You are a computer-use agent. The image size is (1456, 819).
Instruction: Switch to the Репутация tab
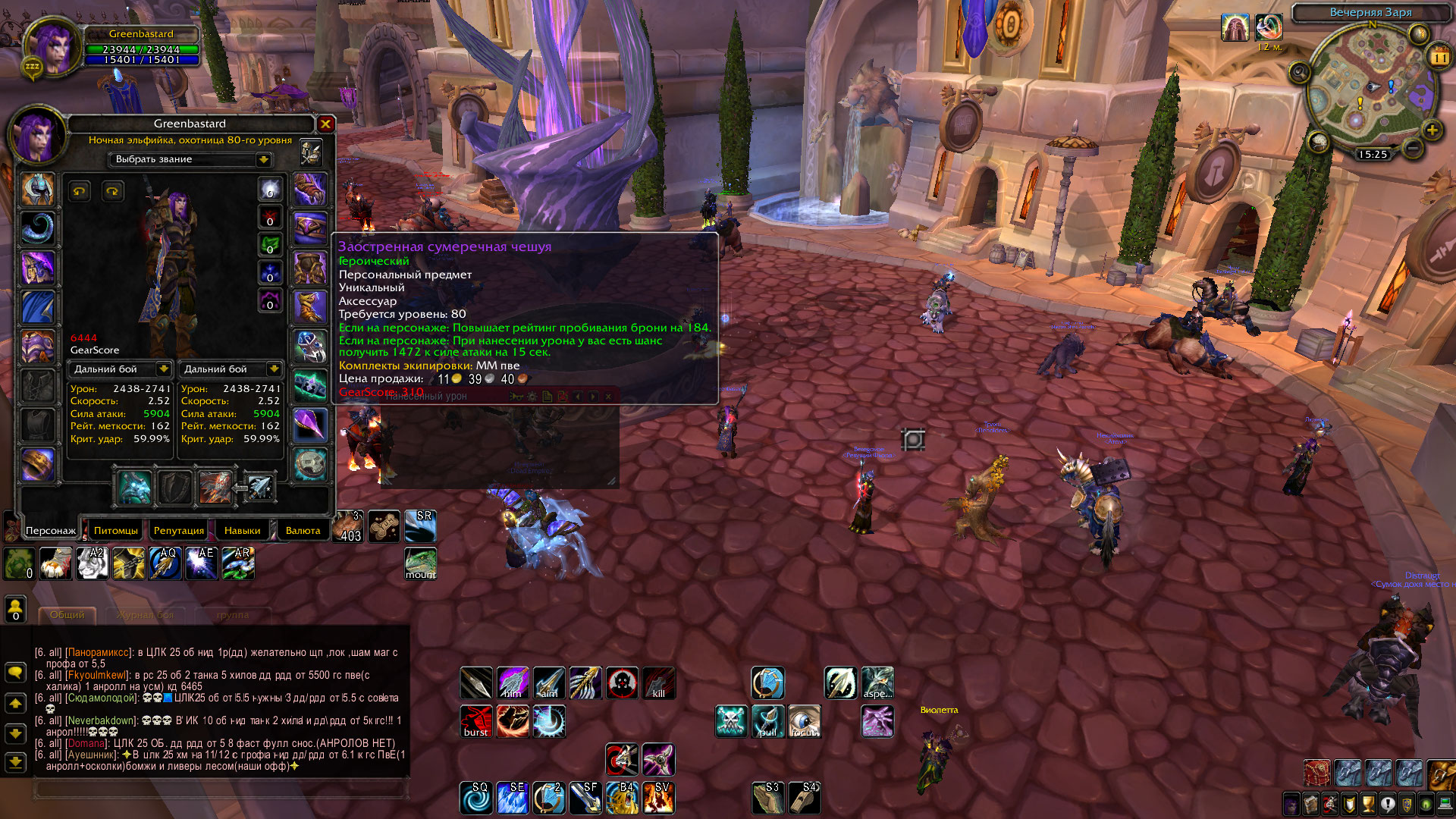click(x=178, y=530)
